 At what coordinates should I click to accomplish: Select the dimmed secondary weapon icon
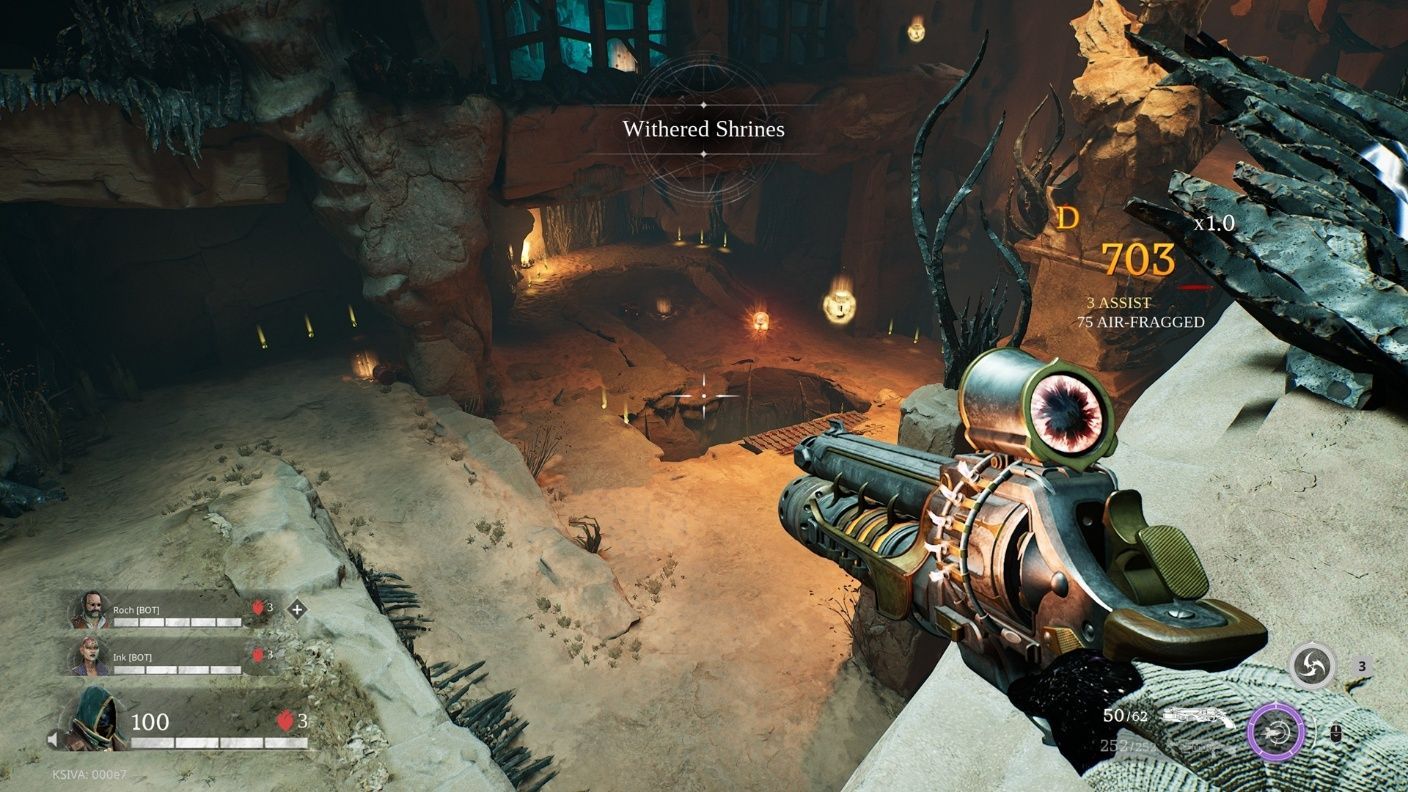1198,746
